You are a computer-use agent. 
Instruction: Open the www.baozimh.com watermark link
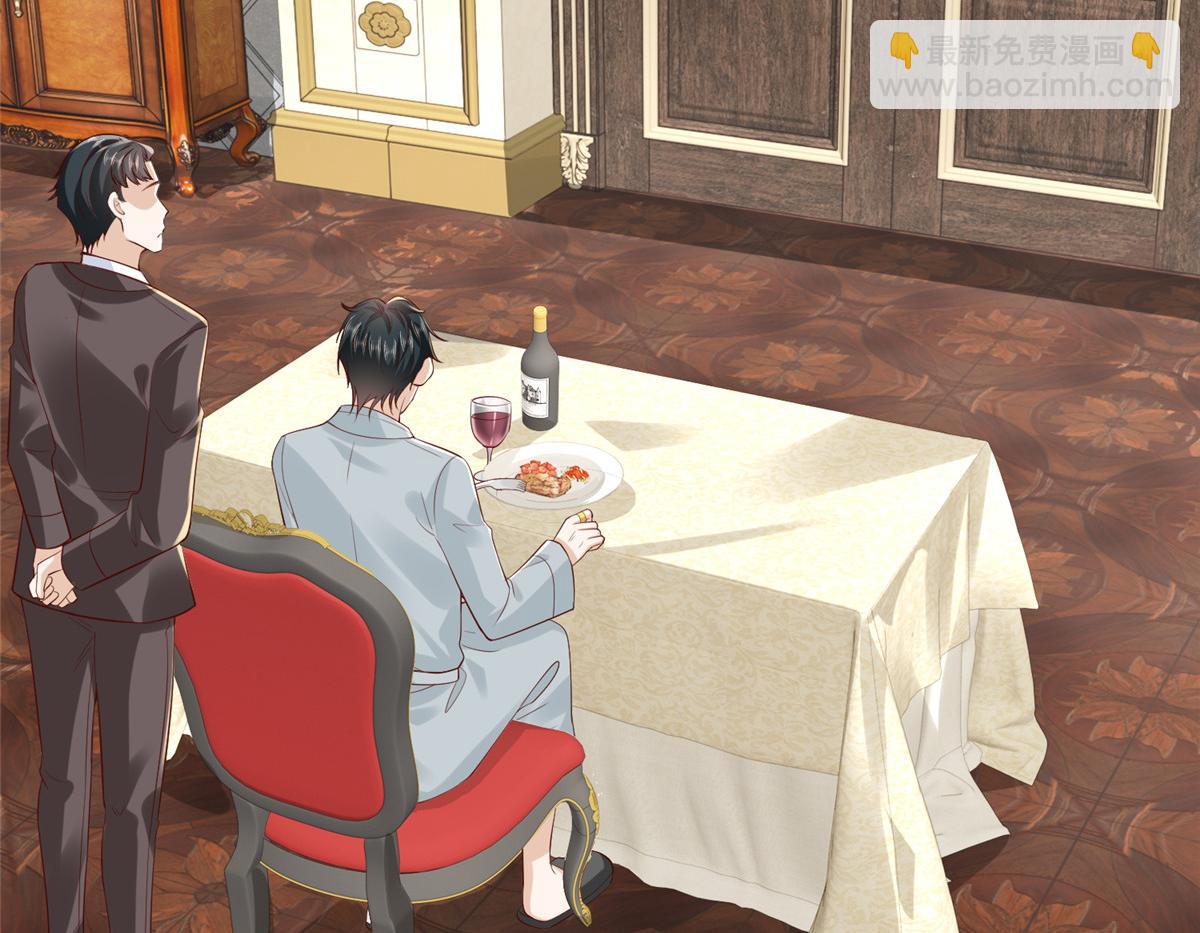click(1023, 87)
